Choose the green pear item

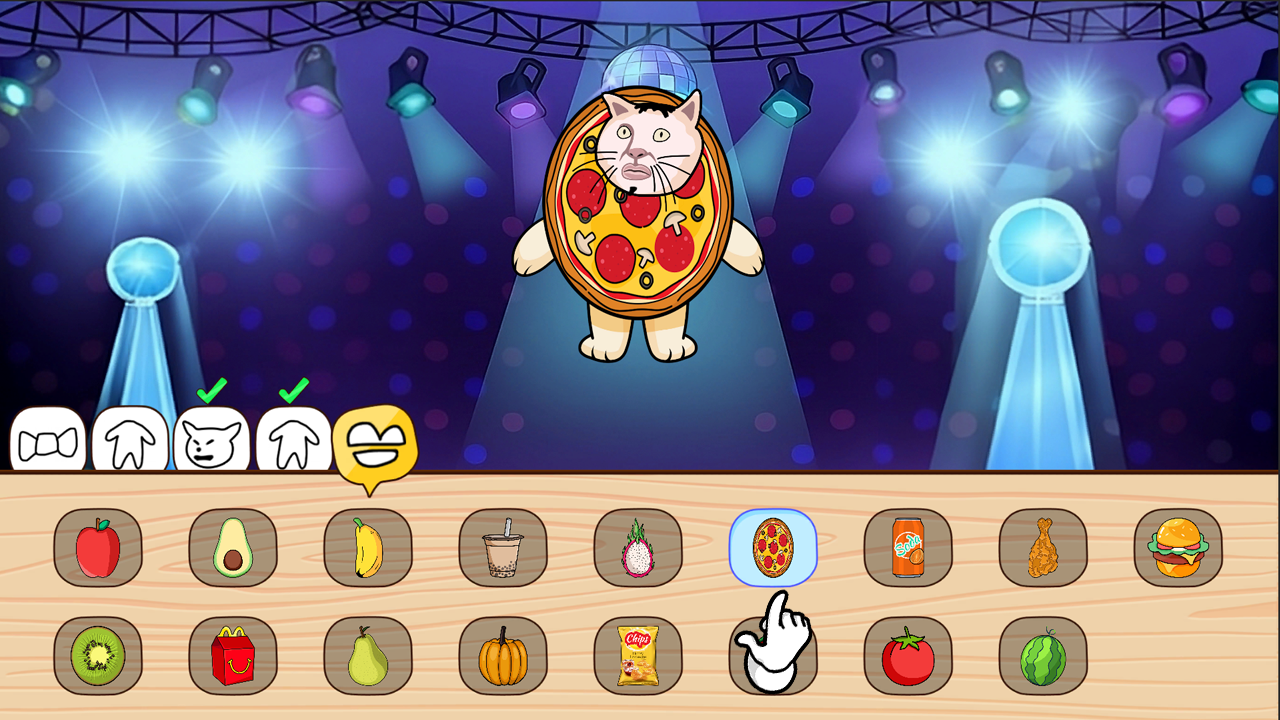tap(368, 656)
